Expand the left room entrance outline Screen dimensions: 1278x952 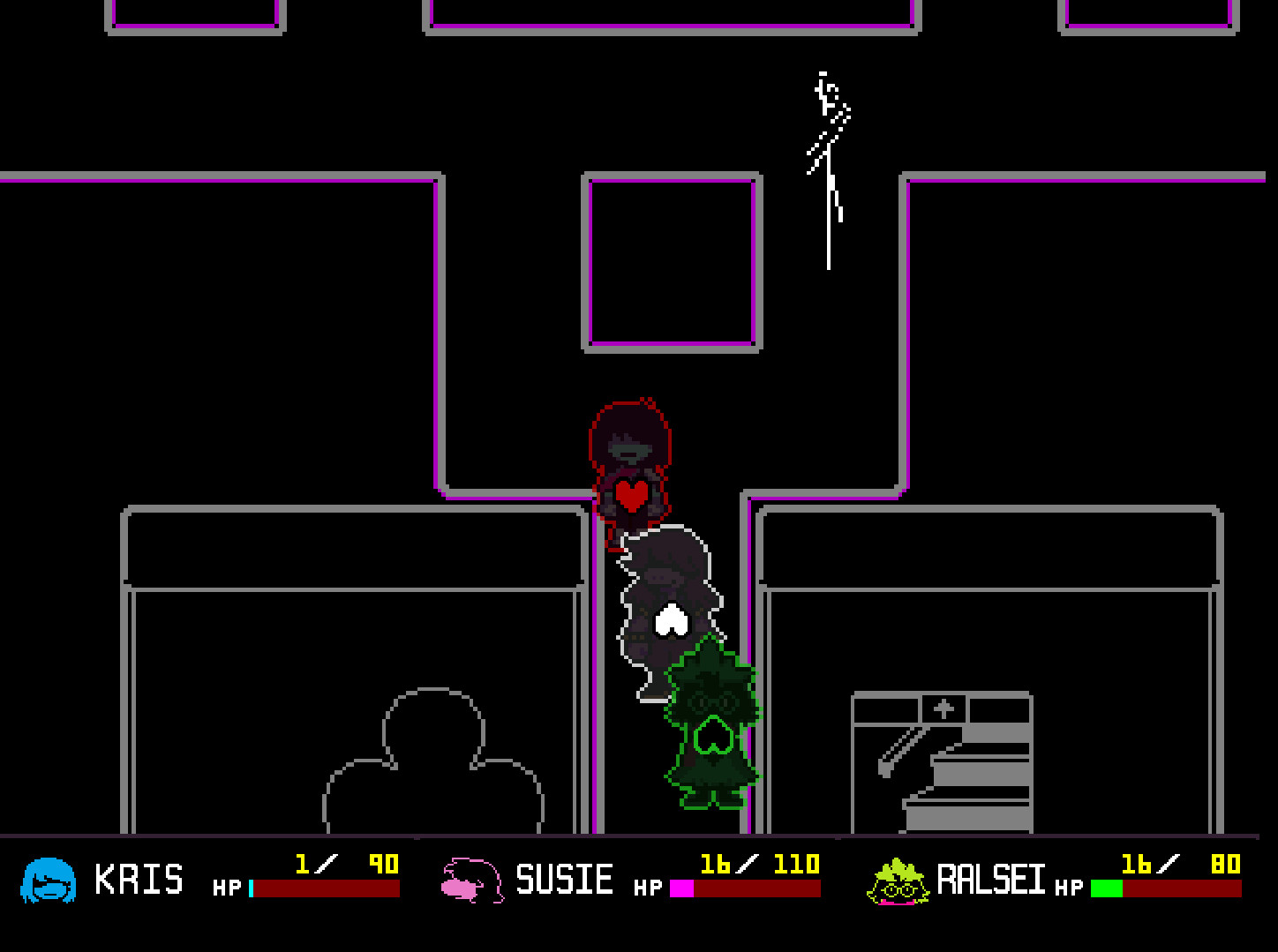[353, 671]
